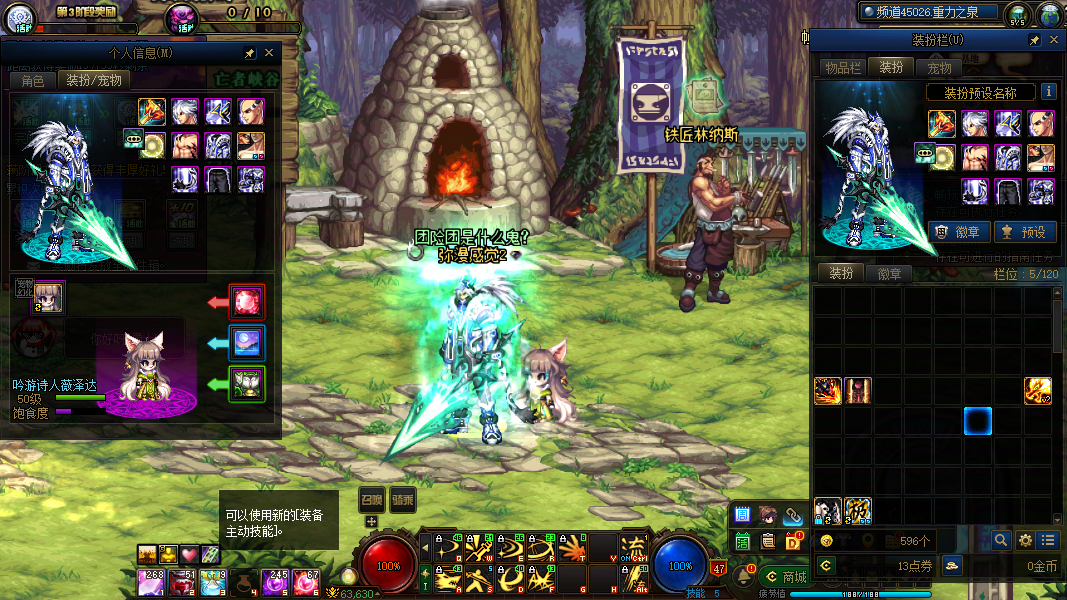This screenshot has width=1067, height=600.
Task: Select the 祝 character item in inventory
Action: click(858, 510)
